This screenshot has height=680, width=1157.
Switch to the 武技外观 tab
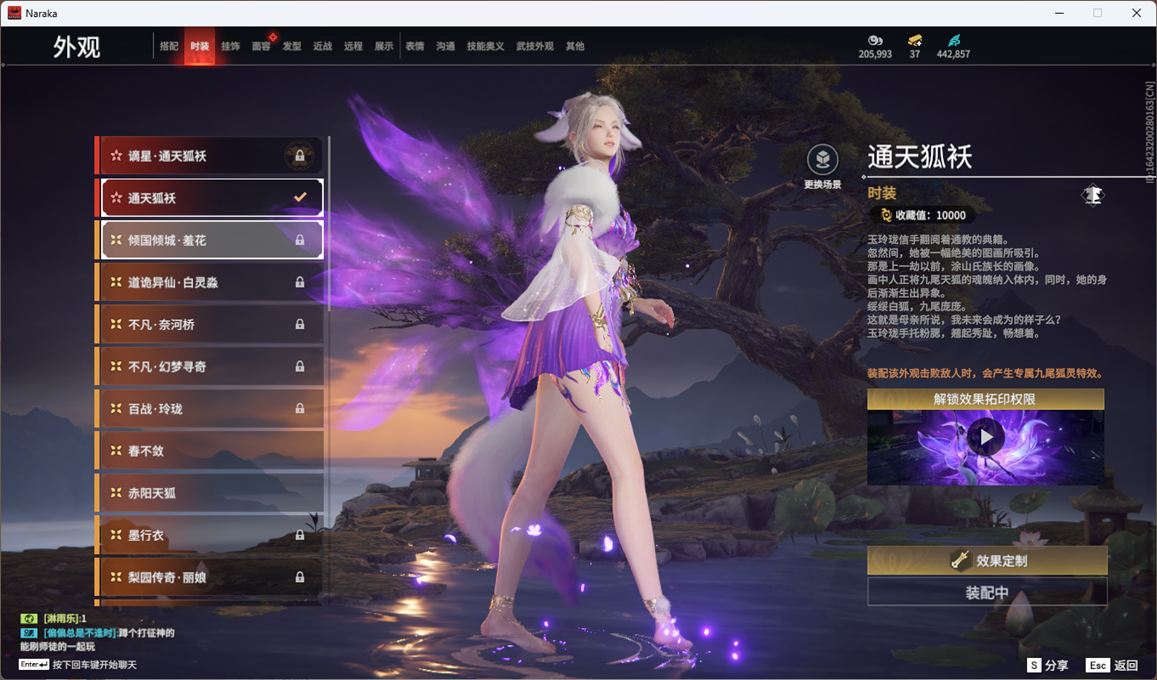pos(535,46)
